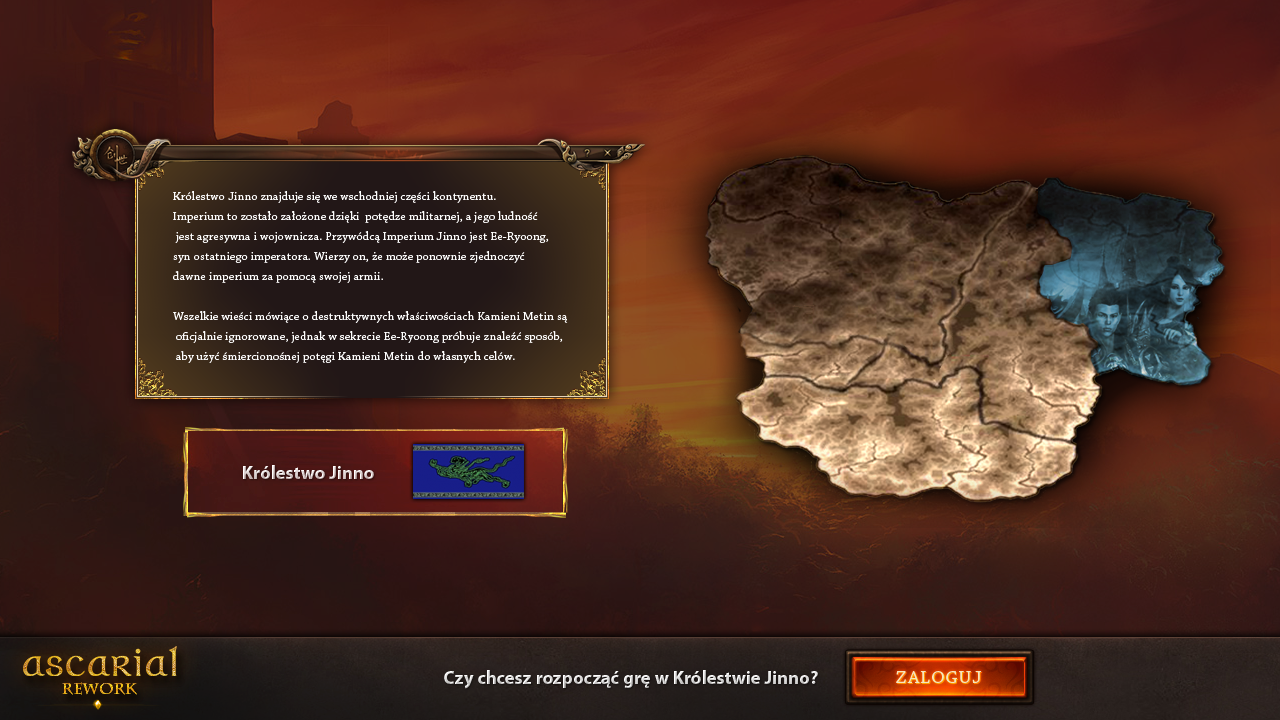Select the Królestwo Jinno banner
Image resolution: width=1280 pixels, height=720 pixels.
tap(376, 471)
